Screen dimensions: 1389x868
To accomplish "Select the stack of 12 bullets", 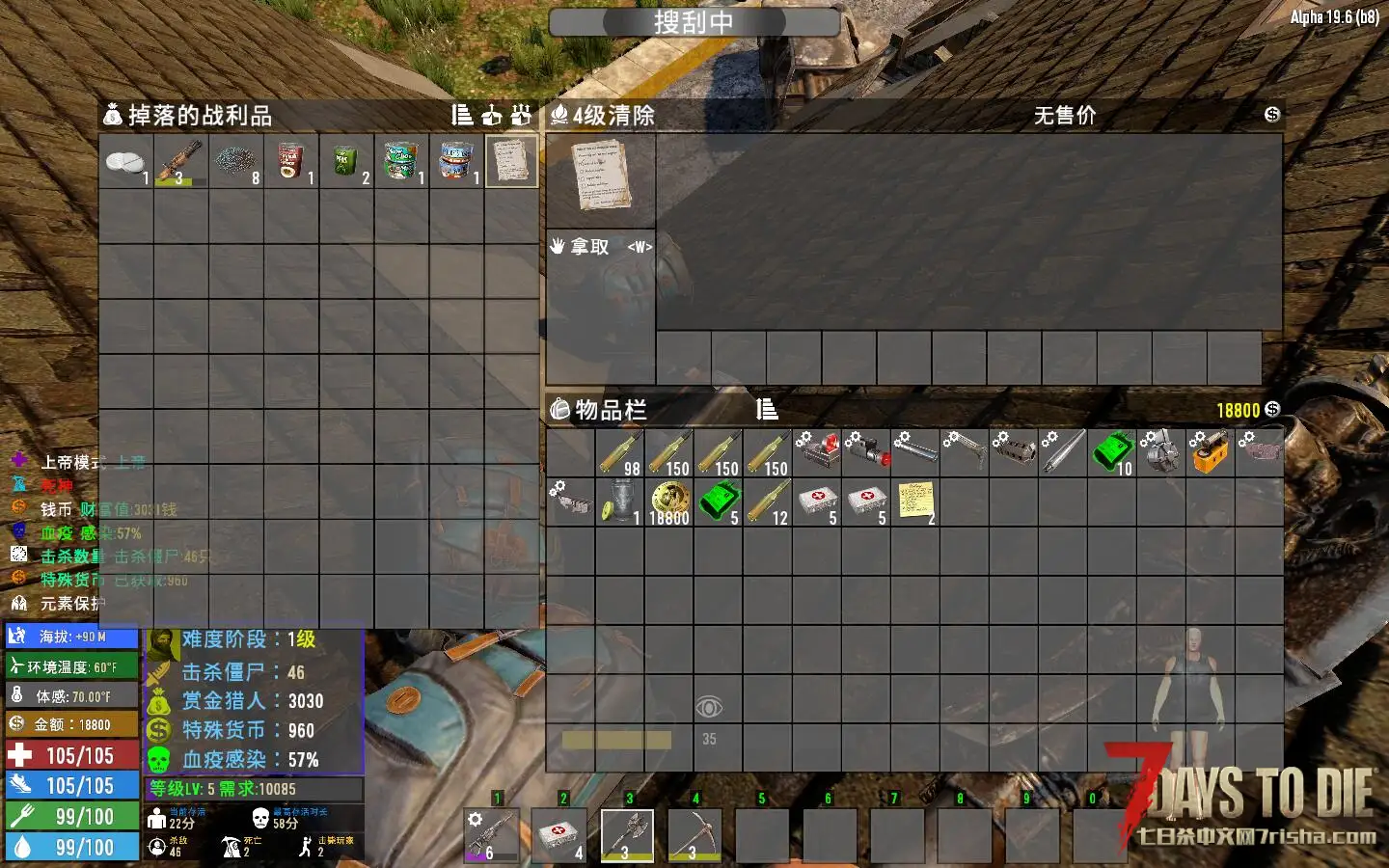I will coord(767,502).
